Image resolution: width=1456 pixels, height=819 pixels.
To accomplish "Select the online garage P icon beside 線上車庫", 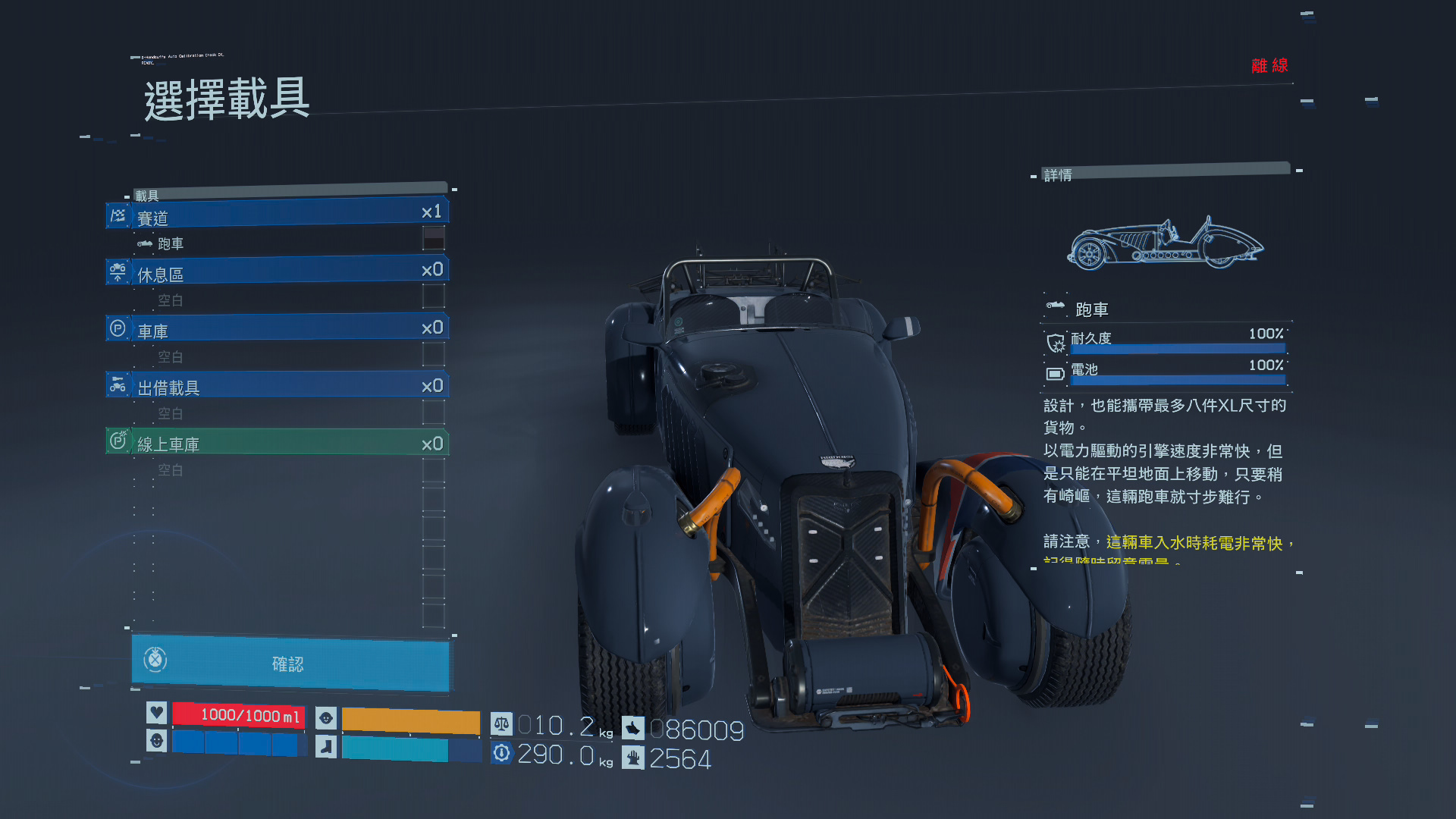I will [118, 441].
